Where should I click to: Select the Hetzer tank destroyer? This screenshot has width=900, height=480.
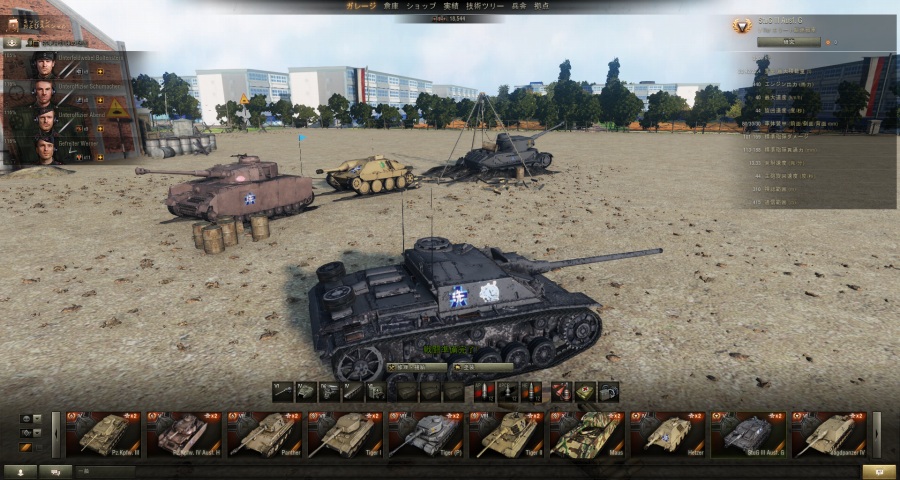(667, 434)
